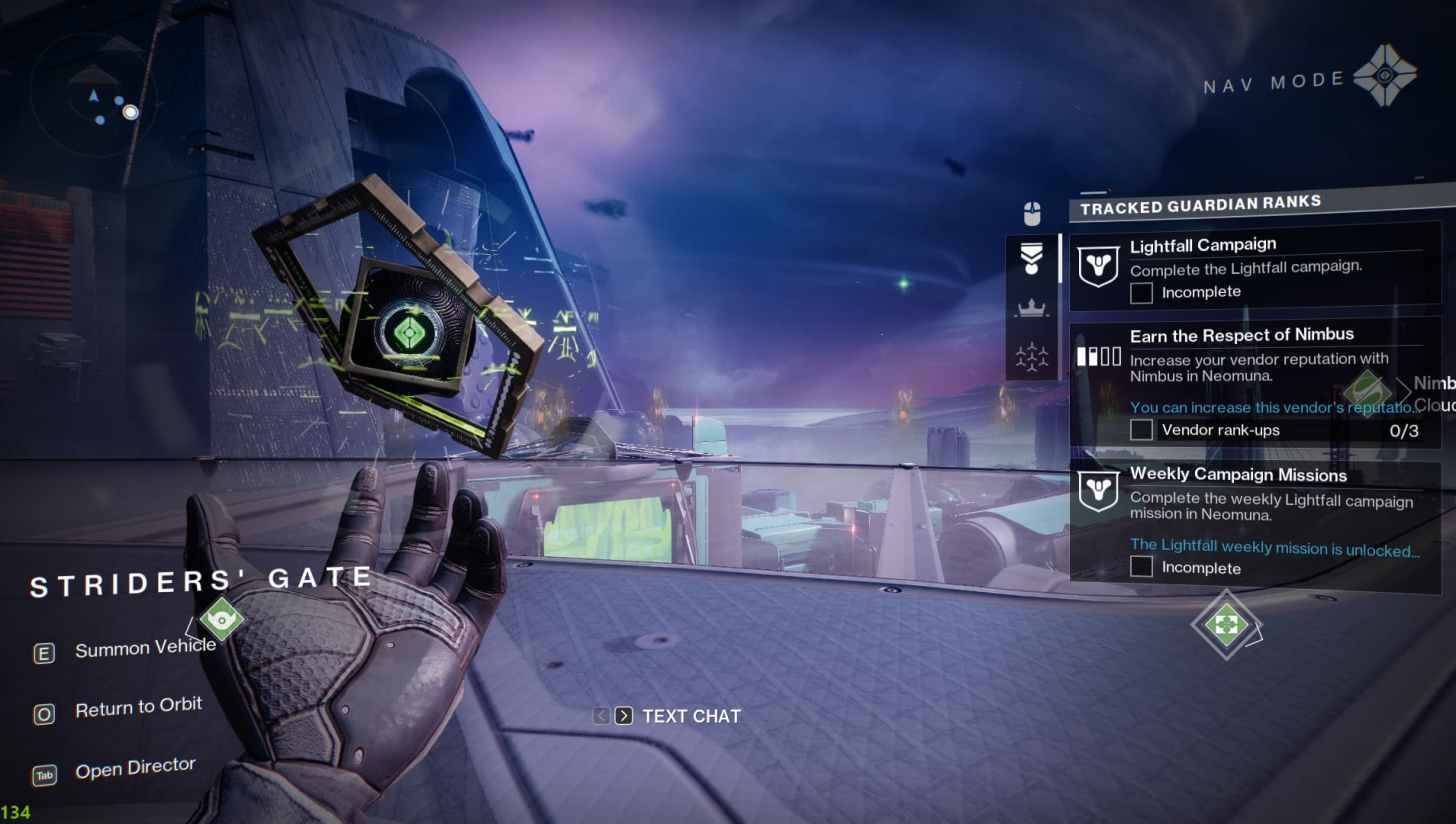
Task: Click the Ghost shell icon beside NAV MODE
Action: coord(1384,75)
